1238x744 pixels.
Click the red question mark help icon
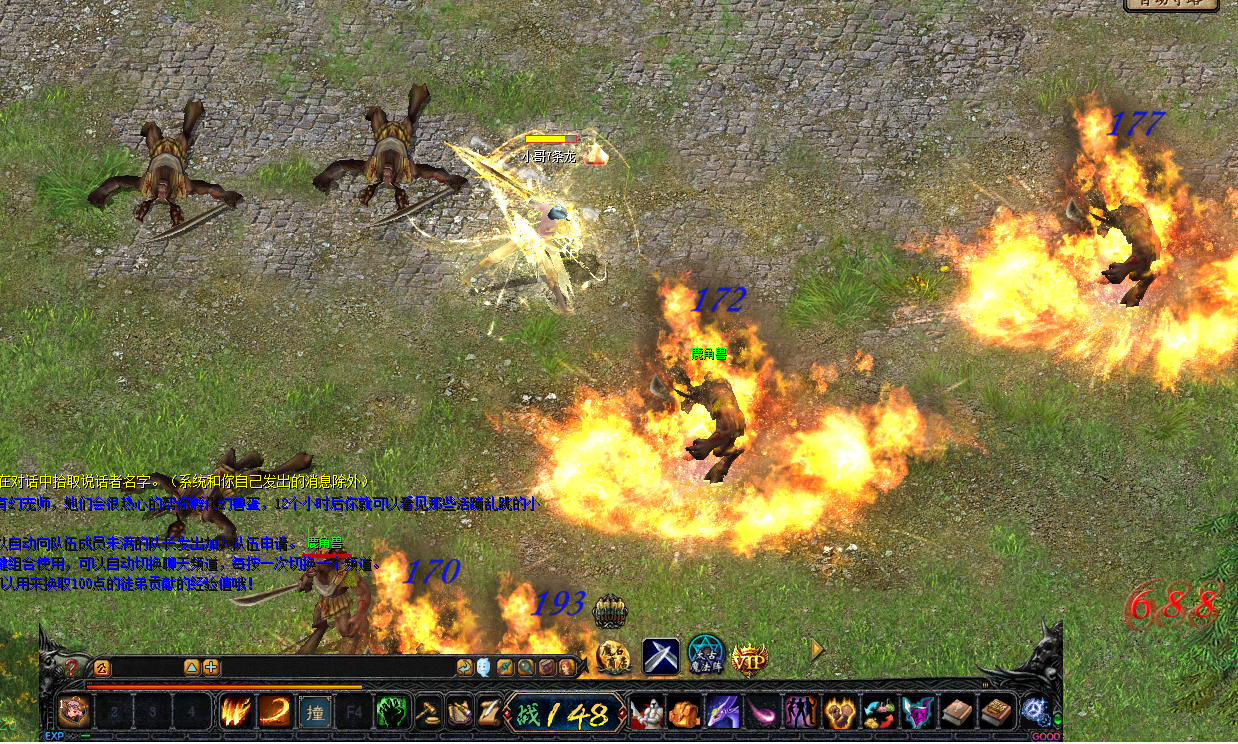[x=72, y=667]
